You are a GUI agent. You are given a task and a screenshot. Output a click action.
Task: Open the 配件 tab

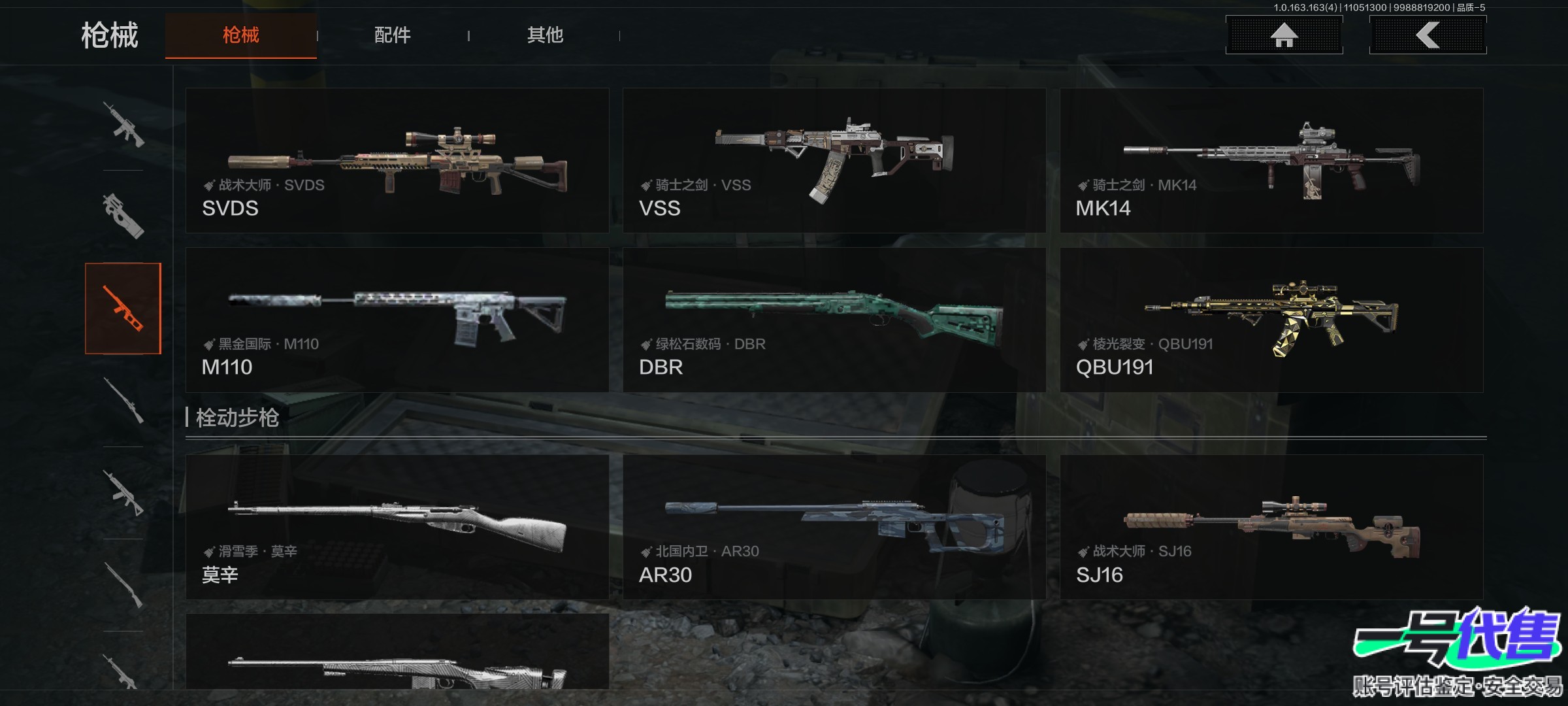pos(392,35)
